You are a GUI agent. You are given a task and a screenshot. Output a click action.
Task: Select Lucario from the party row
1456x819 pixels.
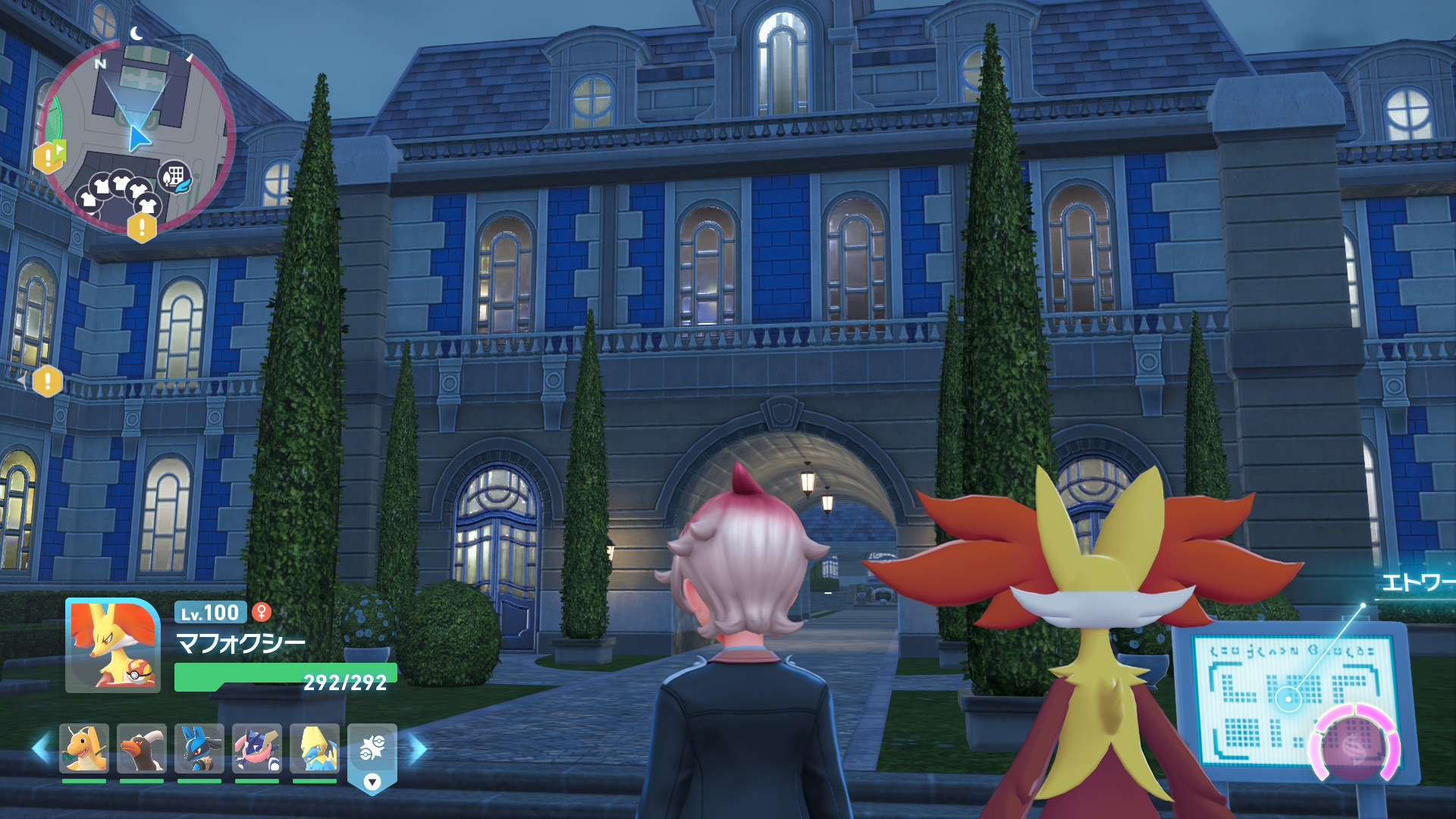pos(199,748)
